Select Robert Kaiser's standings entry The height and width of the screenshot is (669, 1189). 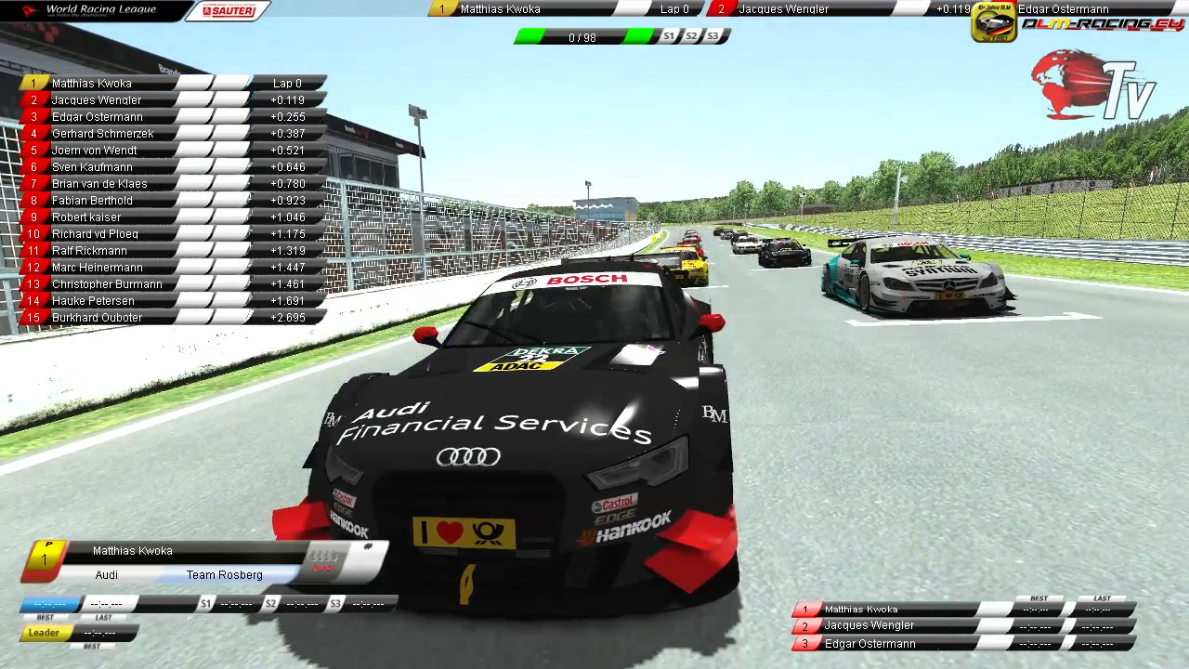pos(86,217)
